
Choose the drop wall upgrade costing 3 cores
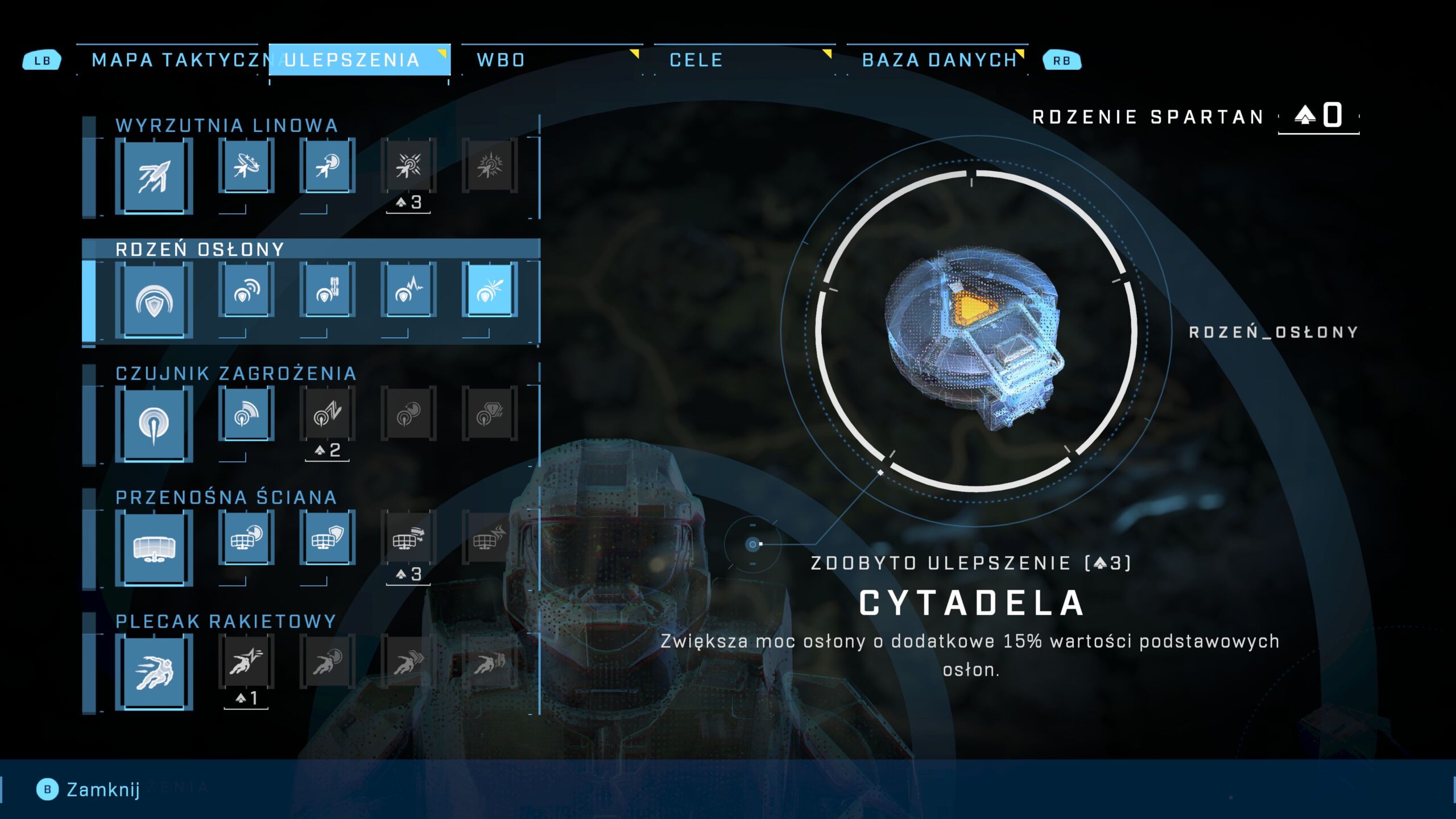(x=408, y=537)
